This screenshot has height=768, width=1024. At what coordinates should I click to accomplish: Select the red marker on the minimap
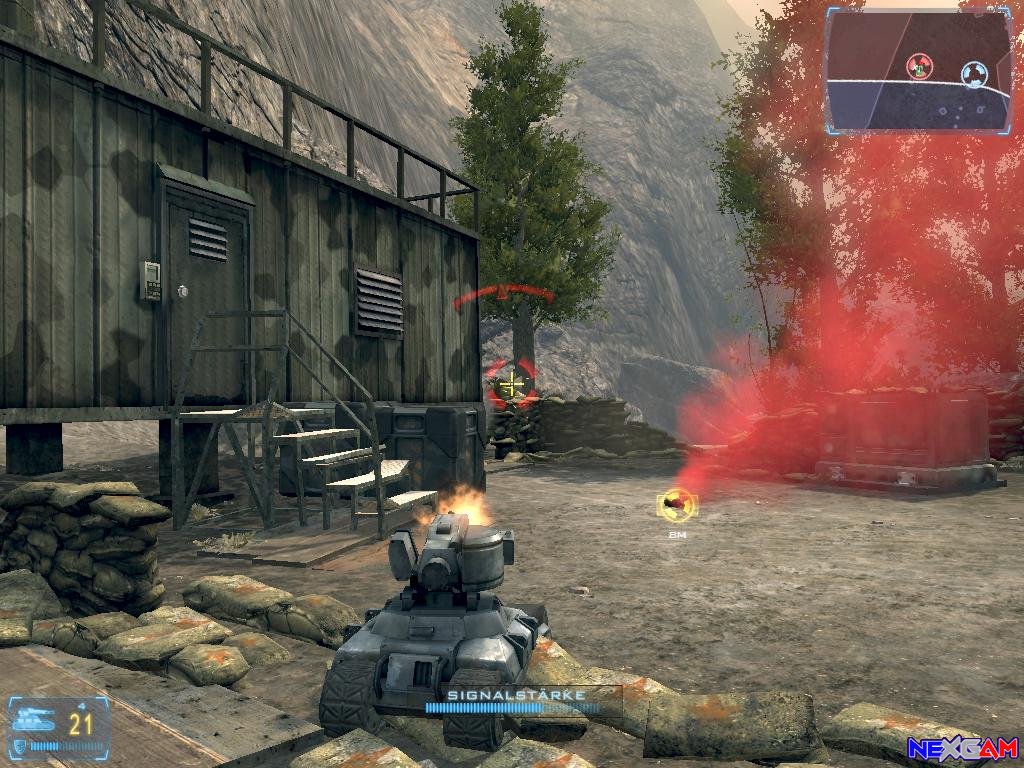[x=918, y=67]
